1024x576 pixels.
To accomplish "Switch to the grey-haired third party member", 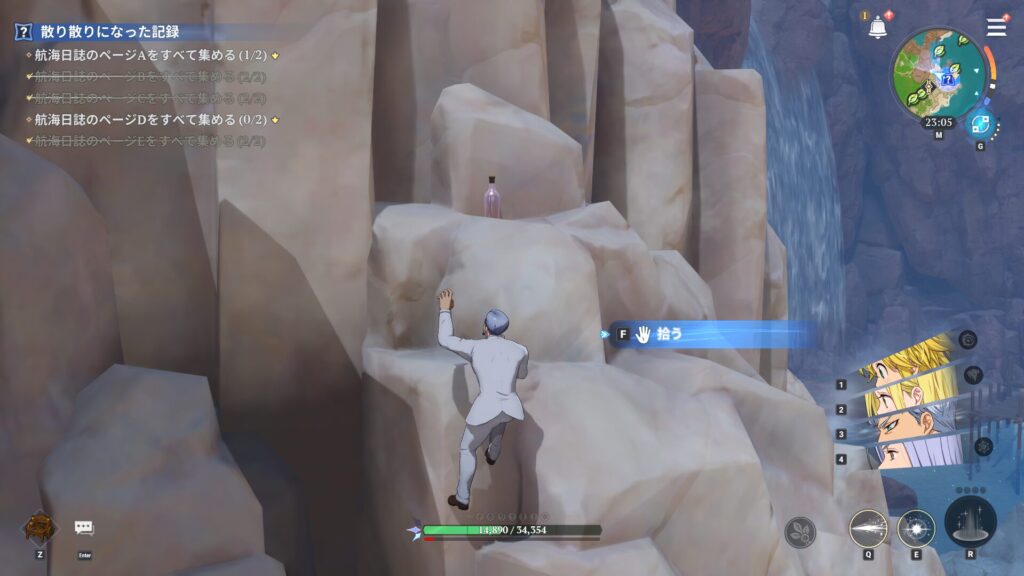I will pos(908,424).
